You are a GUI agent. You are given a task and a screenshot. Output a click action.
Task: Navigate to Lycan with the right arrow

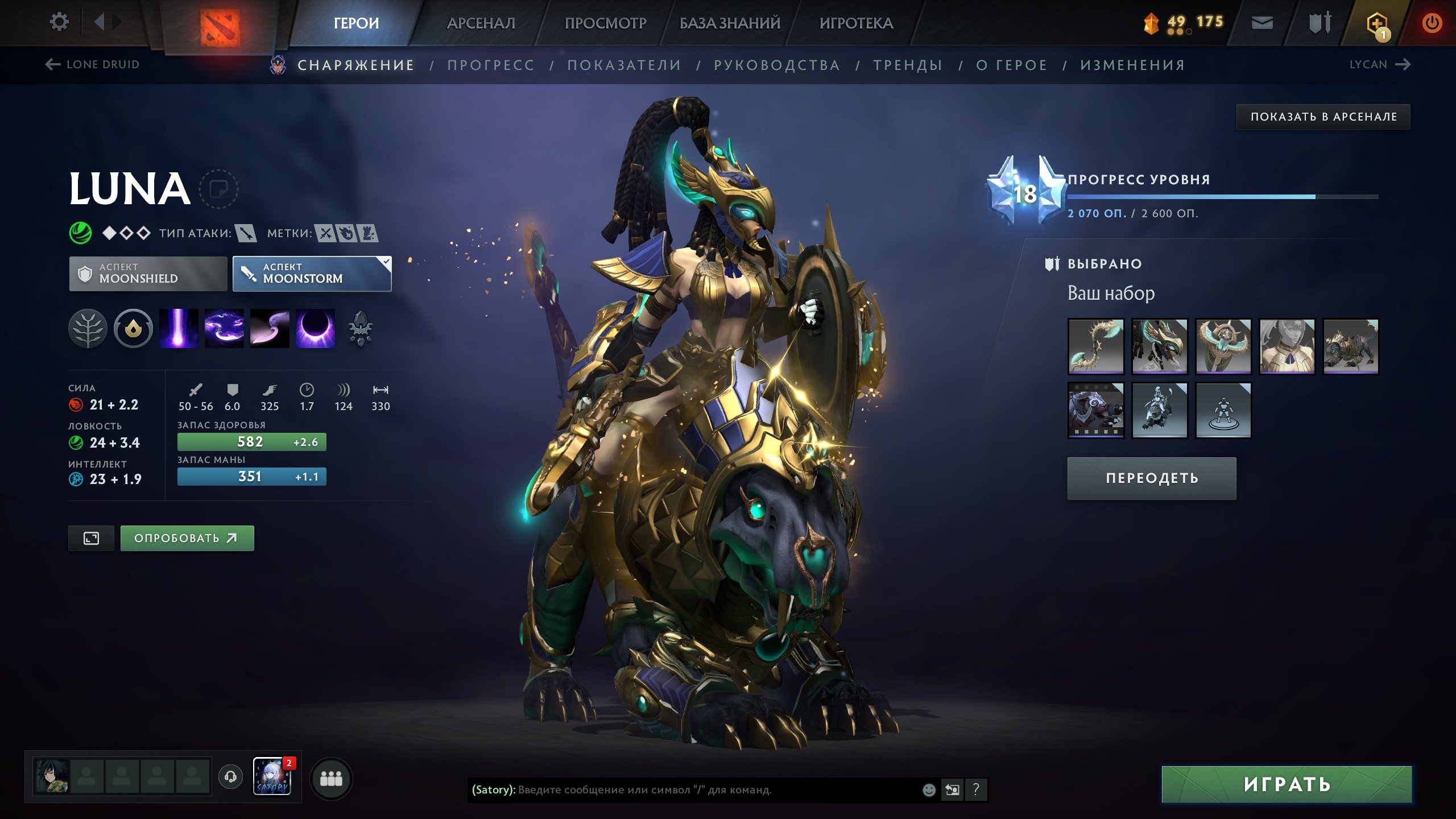click(x=1403, y=64)
